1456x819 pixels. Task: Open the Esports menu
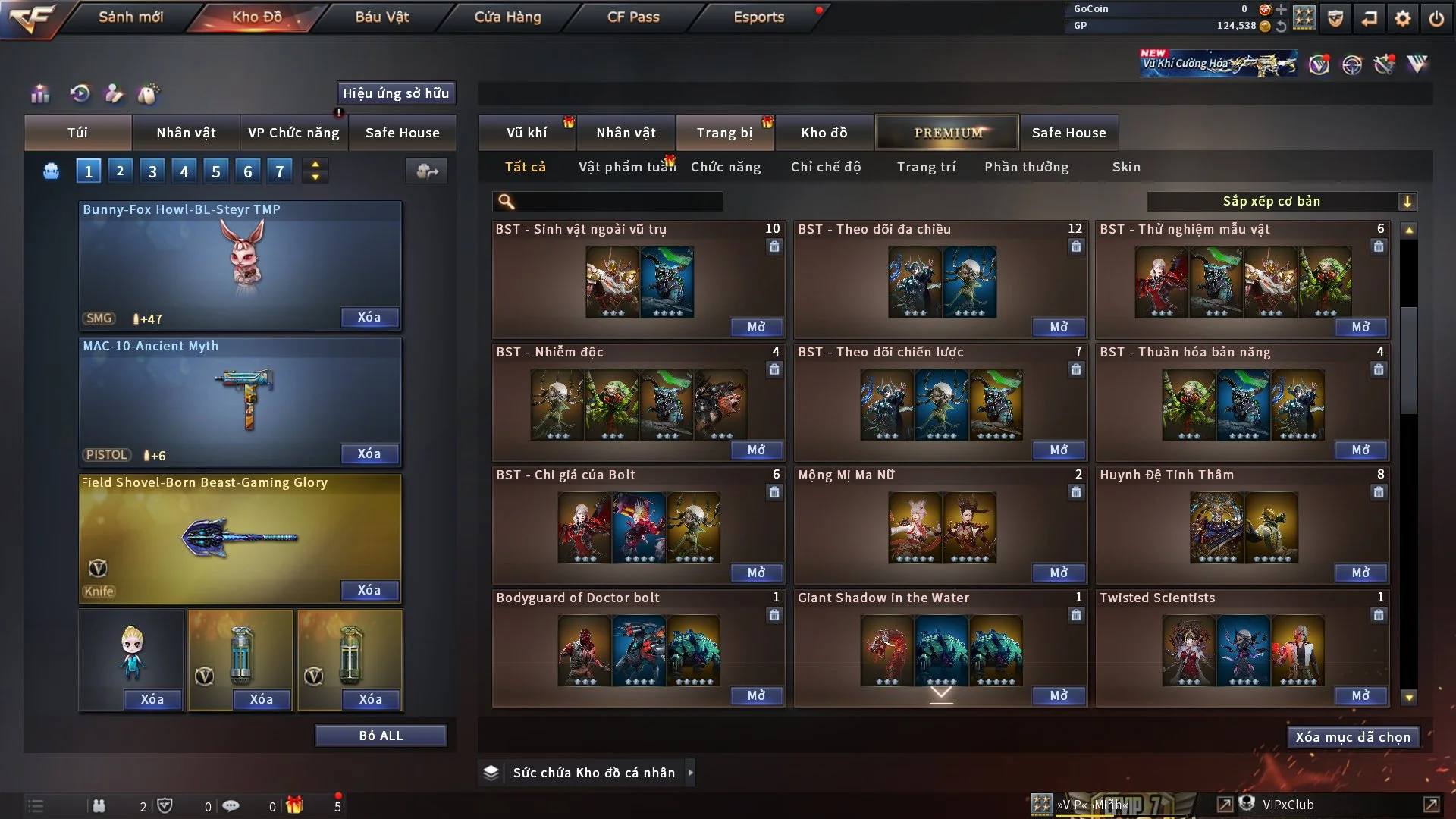pos(758,17)
